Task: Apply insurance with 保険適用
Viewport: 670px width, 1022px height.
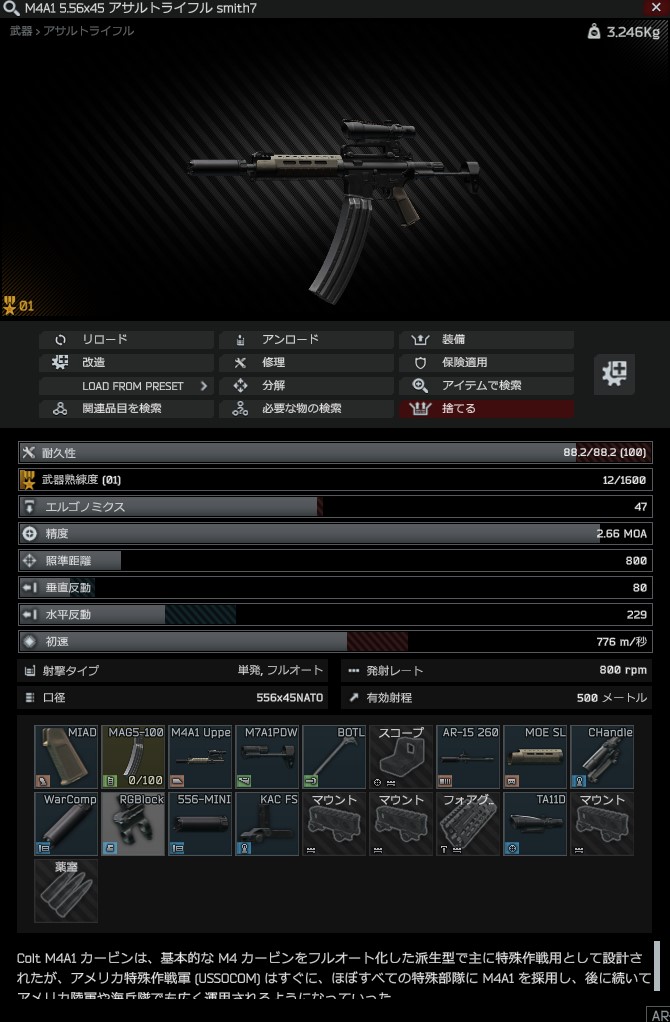Action: point(486,363)
